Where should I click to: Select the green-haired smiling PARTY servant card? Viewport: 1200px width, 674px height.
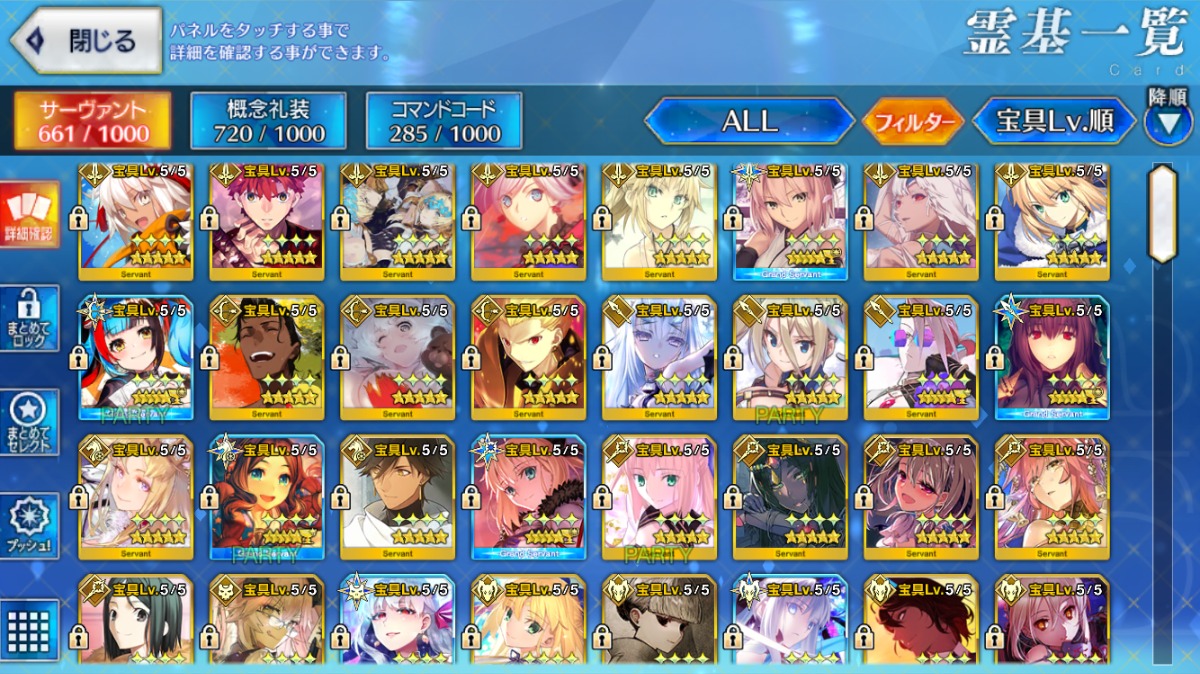coord(267,496)
